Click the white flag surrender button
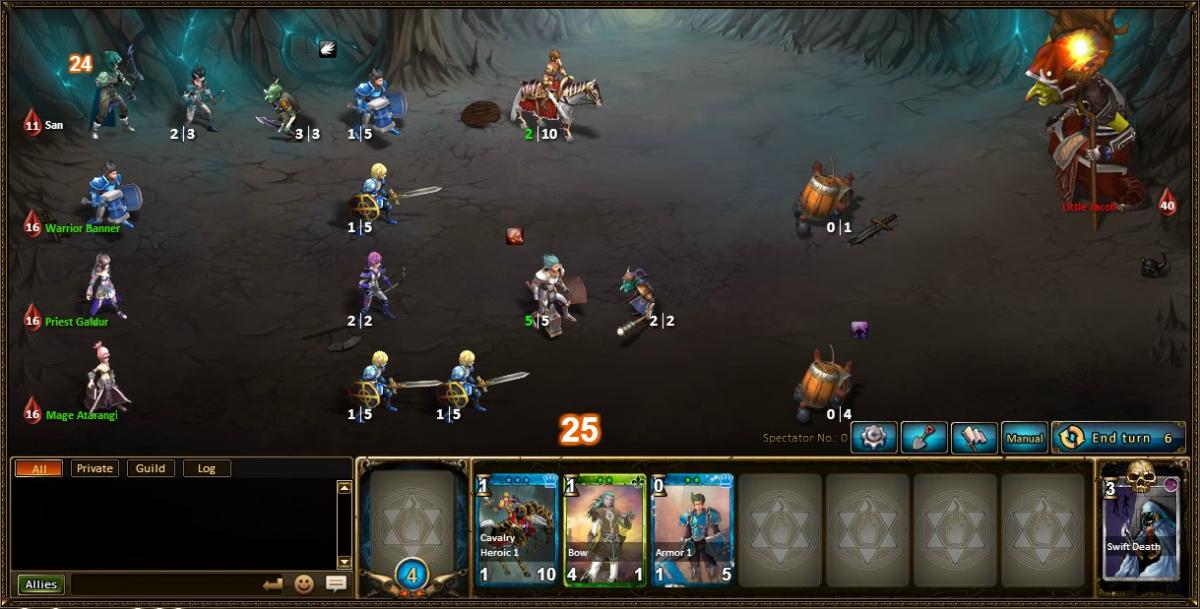This screenshot has width=1200, height=609. 974,438
